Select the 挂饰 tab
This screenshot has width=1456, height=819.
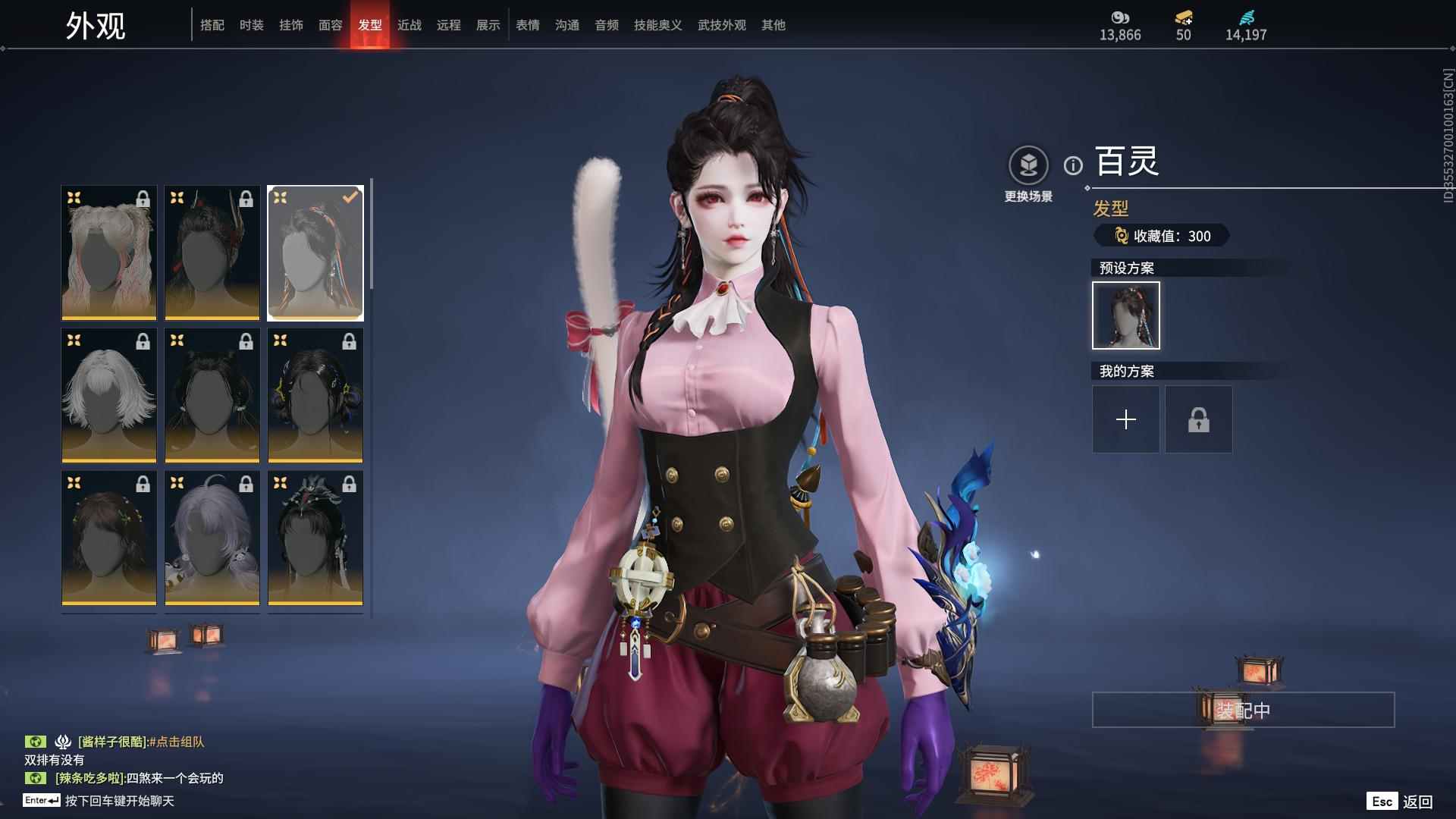291,25
